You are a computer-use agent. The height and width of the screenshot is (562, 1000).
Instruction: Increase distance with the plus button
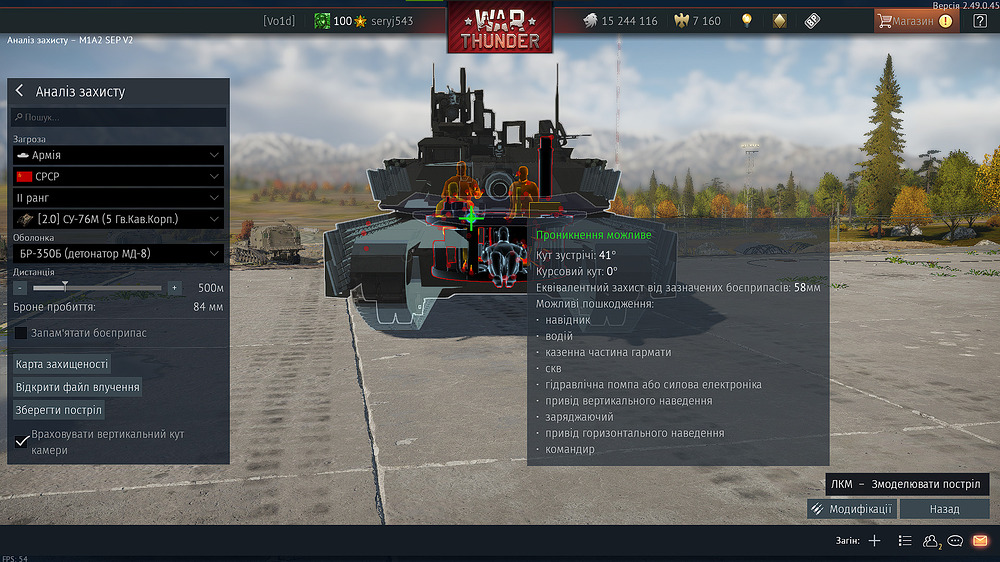point(175,288)
